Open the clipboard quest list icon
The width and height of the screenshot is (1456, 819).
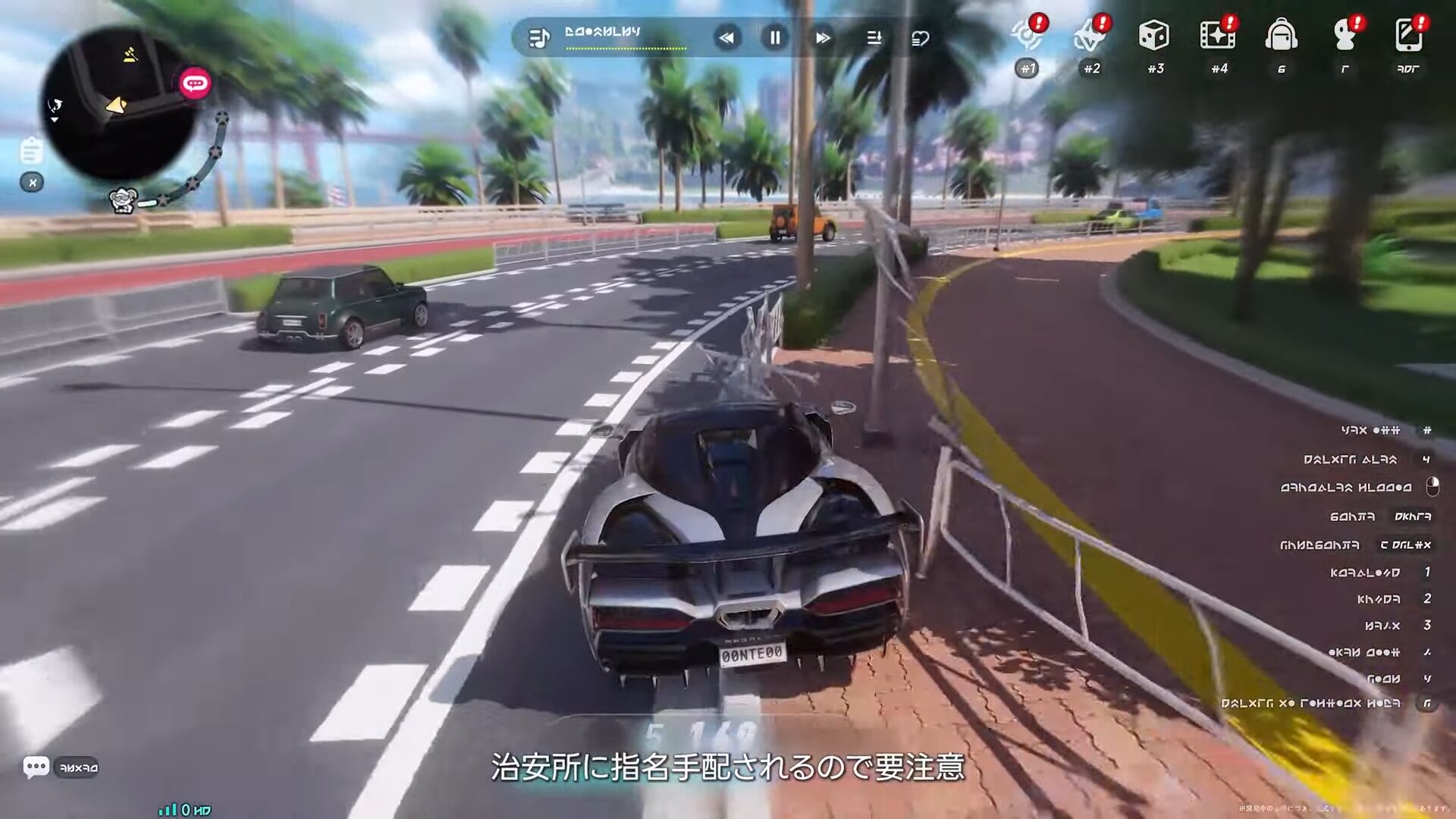coord(31,150)
